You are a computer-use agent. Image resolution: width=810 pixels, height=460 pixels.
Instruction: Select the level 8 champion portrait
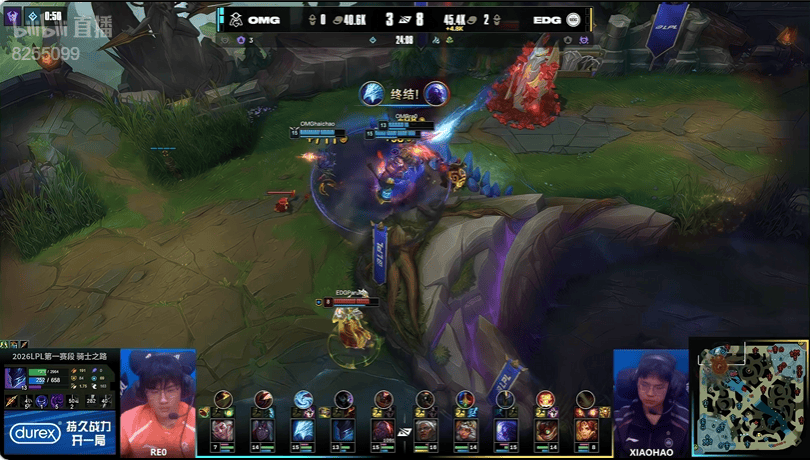(x=586, y=431)
